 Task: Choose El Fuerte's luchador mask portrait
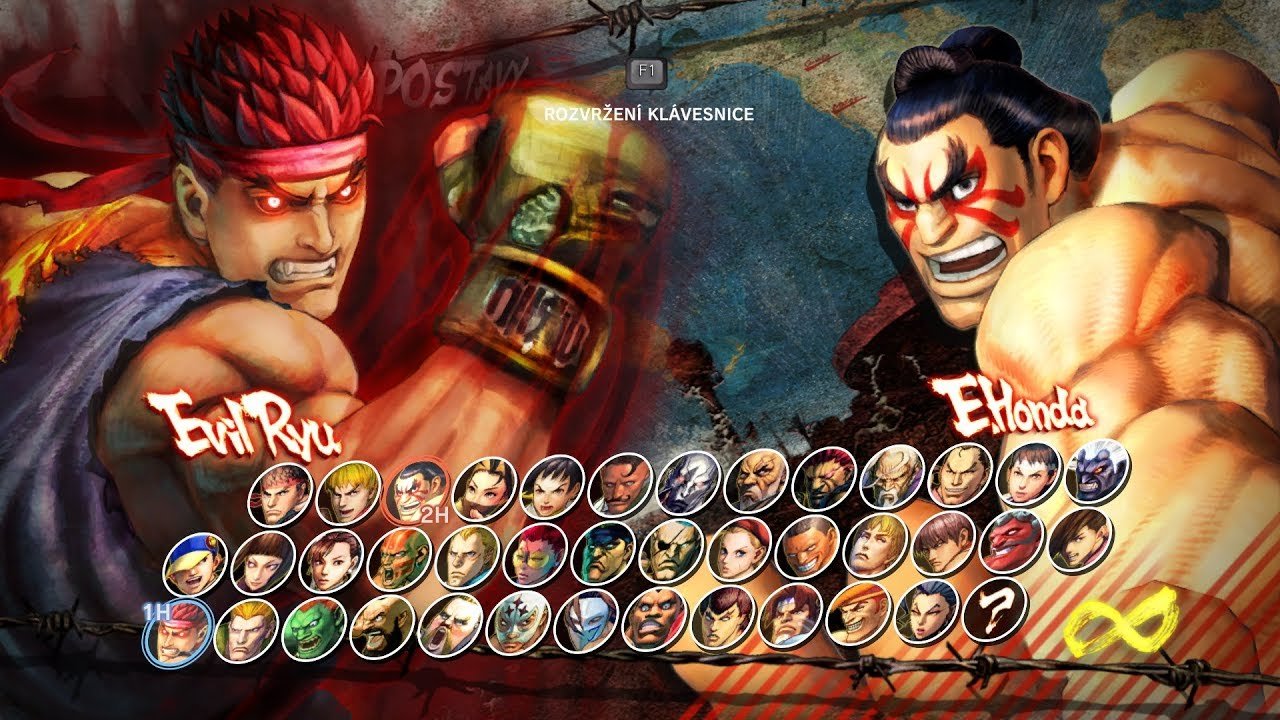tap(518, 625)
